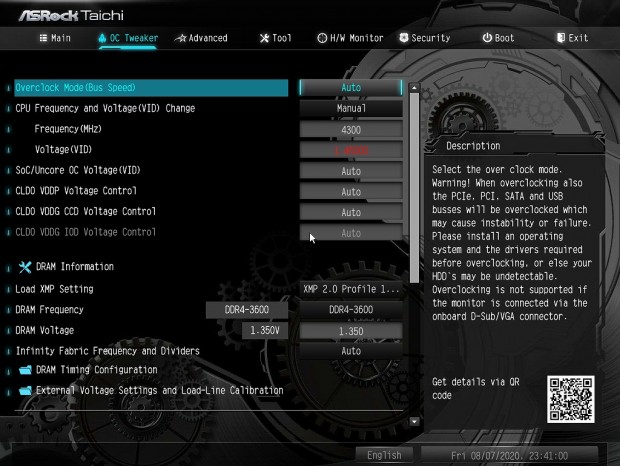This screenshot has height=466, width=620.
Task: Open the Security tab
Action: tap(424, 38)
